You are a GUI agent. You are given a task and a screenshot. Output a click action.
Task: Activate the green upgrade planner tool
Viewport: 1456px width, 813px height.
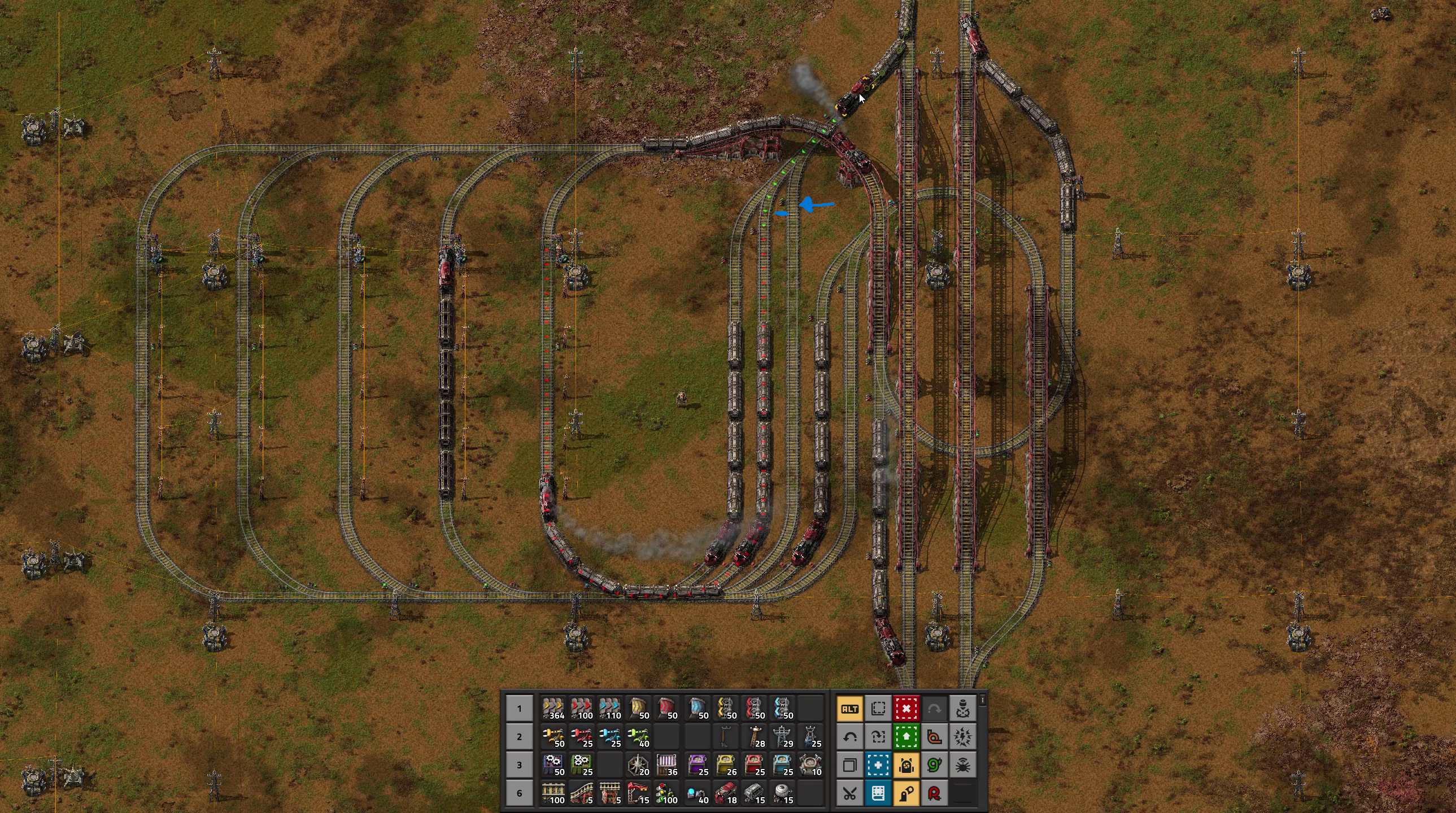coord(906,737)
